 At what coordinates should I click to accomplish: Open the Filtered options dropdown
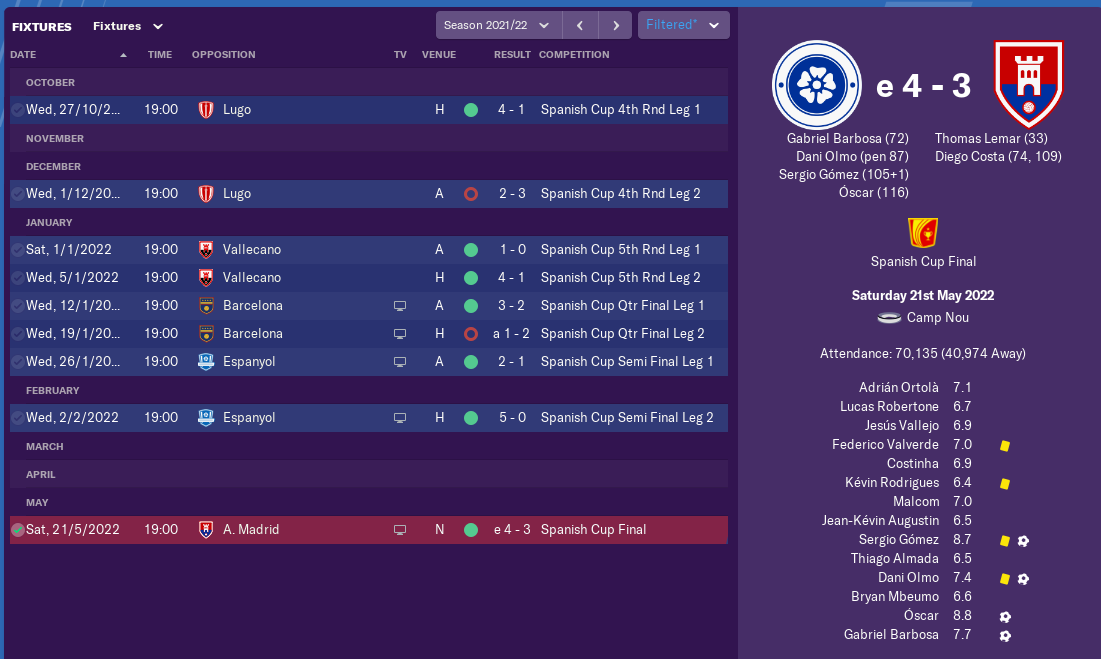tap(683, 25)
